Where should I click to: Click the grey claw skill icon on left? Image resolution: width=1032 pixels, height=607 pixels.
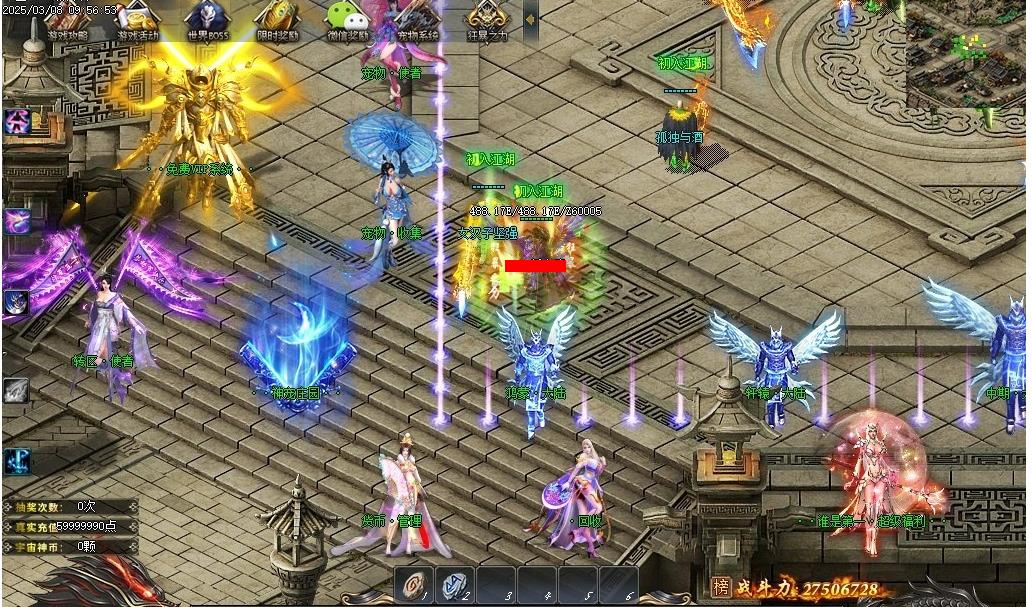click(x=16, y=391)
